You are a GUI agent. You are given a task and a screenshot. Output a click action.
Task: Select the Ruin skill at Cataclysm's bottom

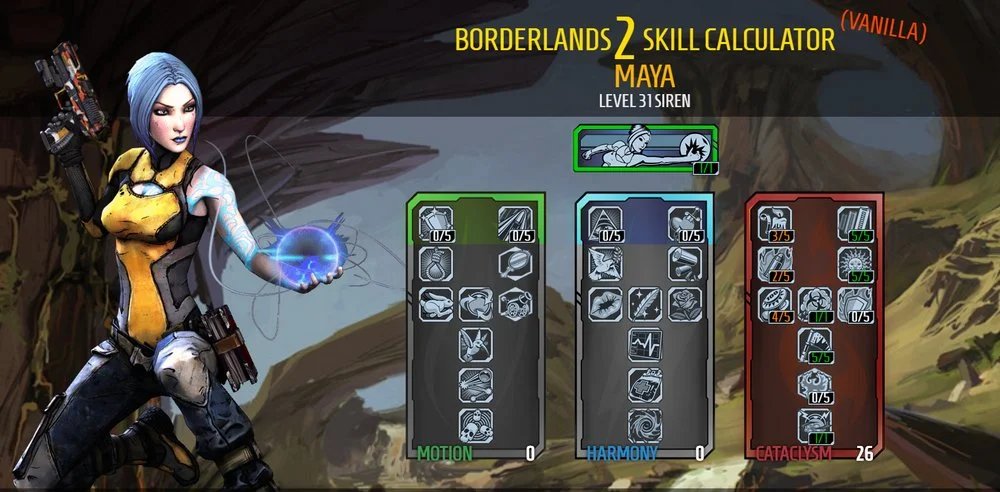(x=813, y=424)
